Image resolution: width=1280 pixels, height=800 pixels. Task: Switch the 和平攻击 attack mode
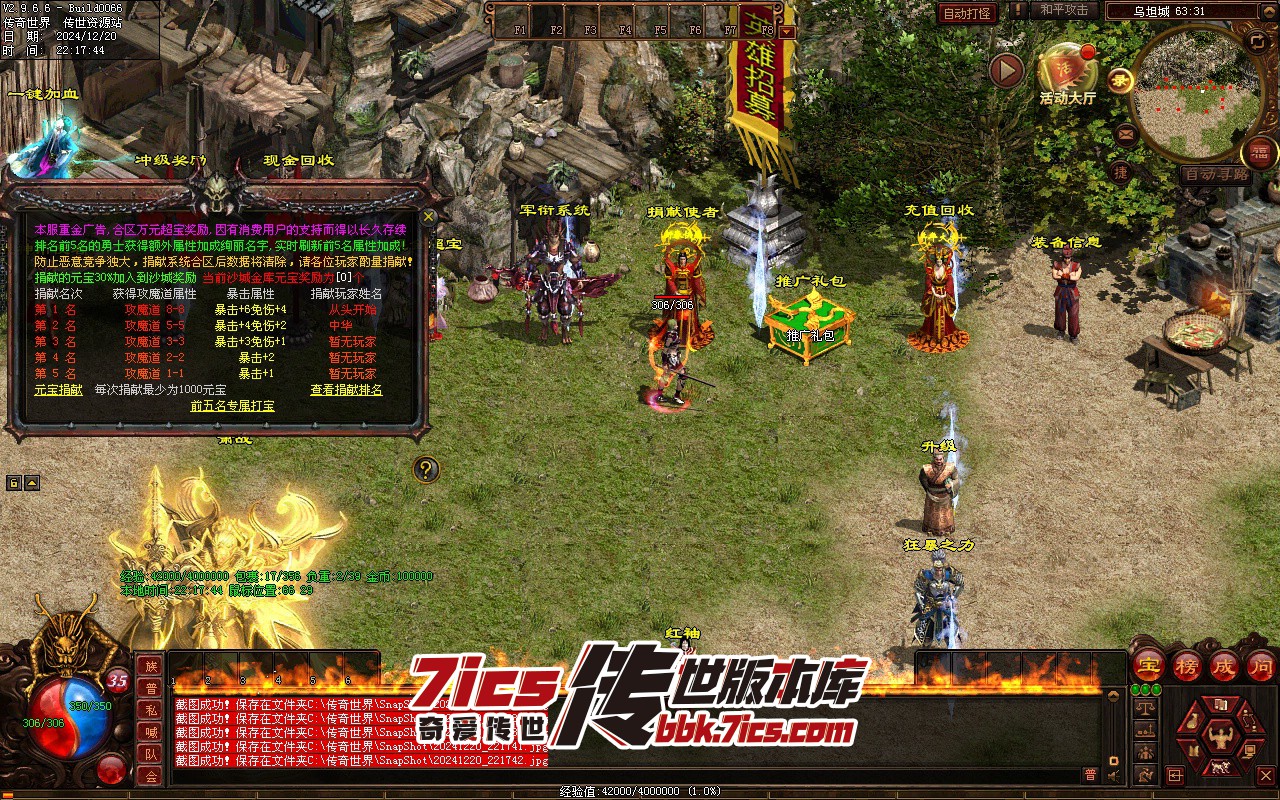pos(1063,10)
